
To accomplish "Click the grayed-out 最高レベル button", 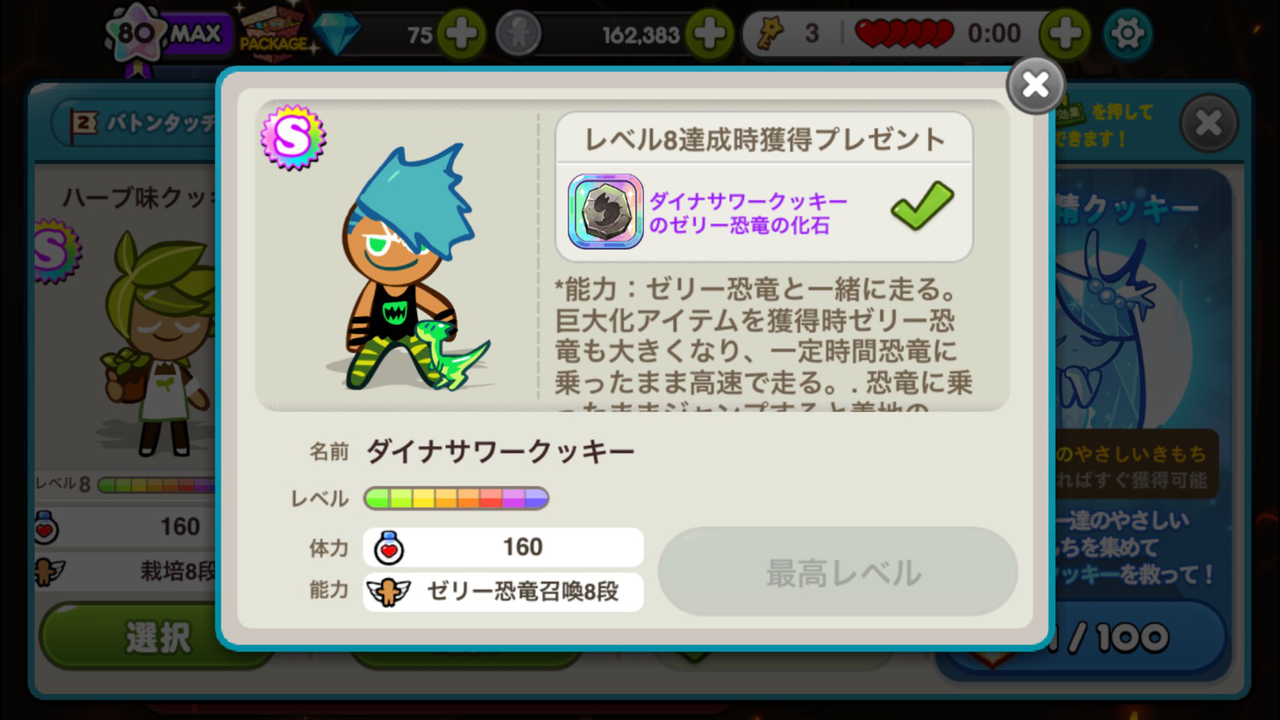I will coord(838,571).
